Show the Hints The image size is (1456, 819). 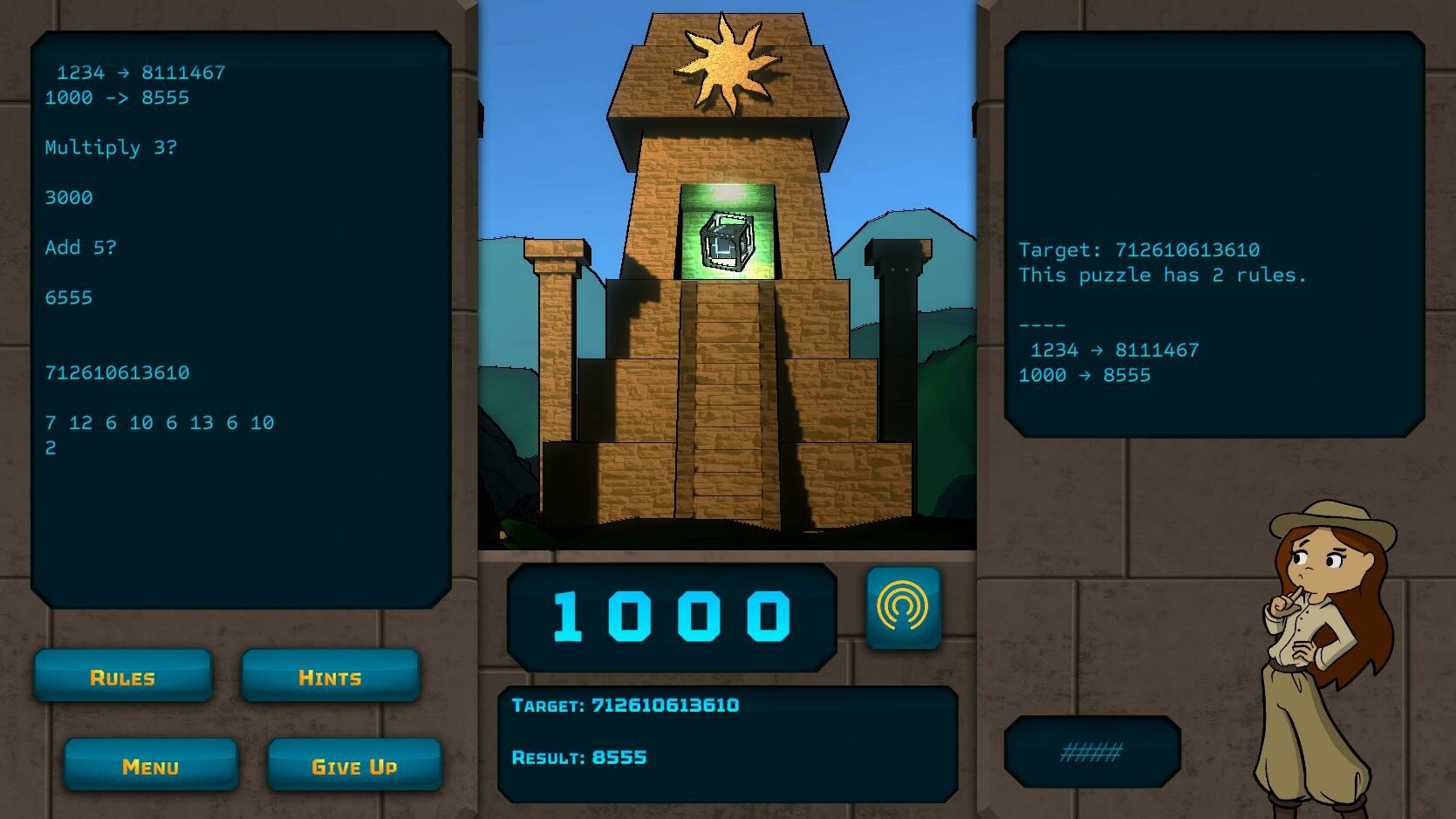click(x=330, y=676)
